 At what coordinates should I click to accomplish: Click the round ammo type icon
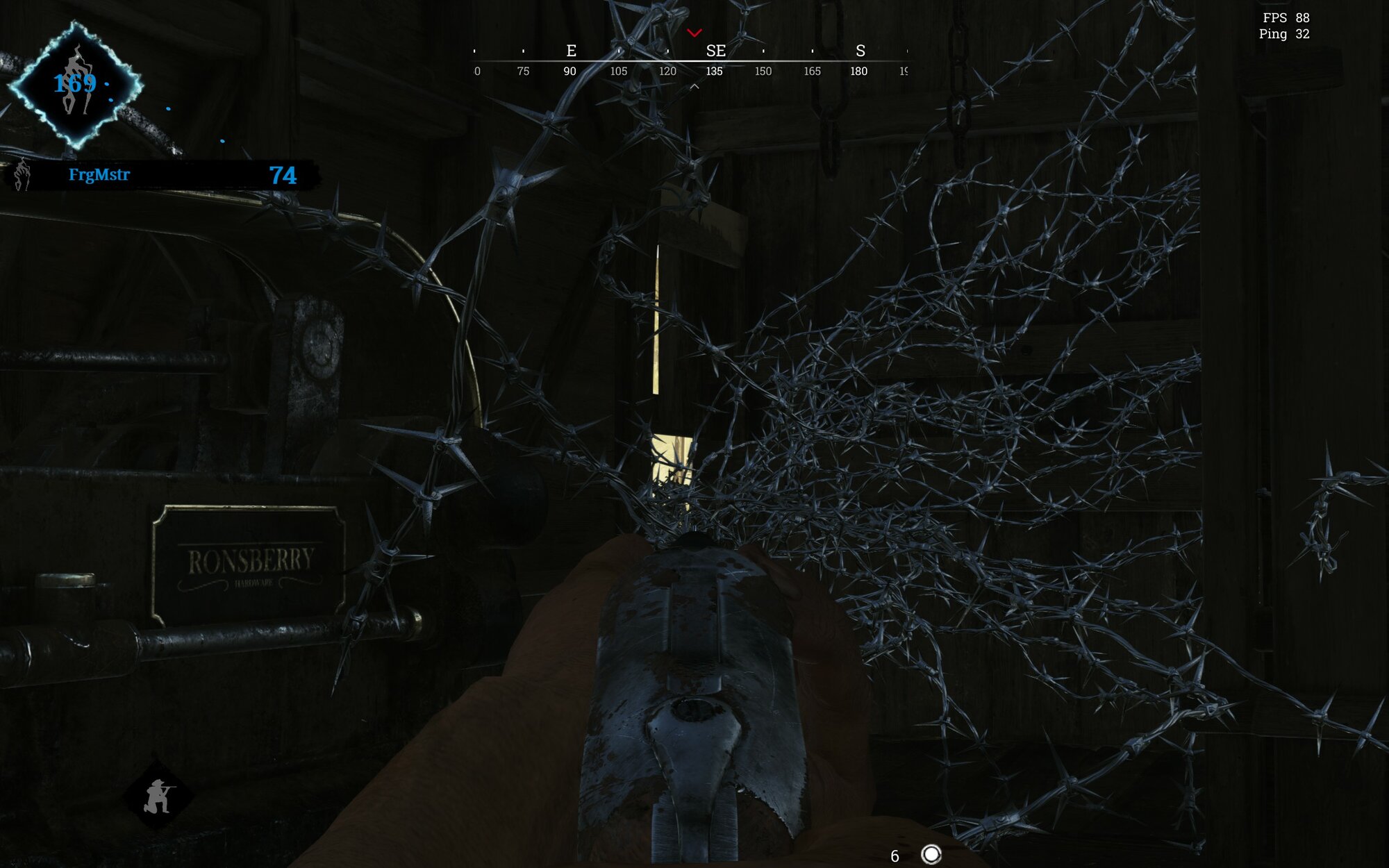[931, 854]
